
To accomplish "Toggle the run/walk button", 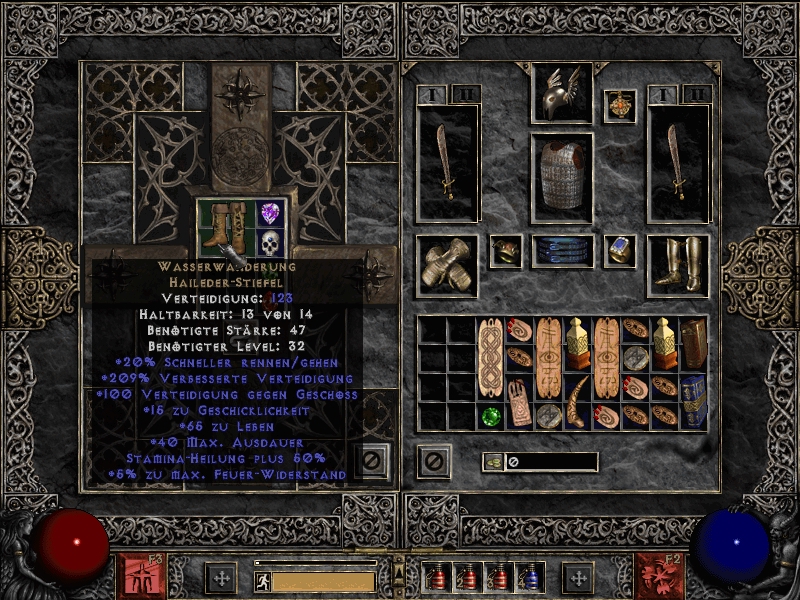I will (x=261, y=580).
